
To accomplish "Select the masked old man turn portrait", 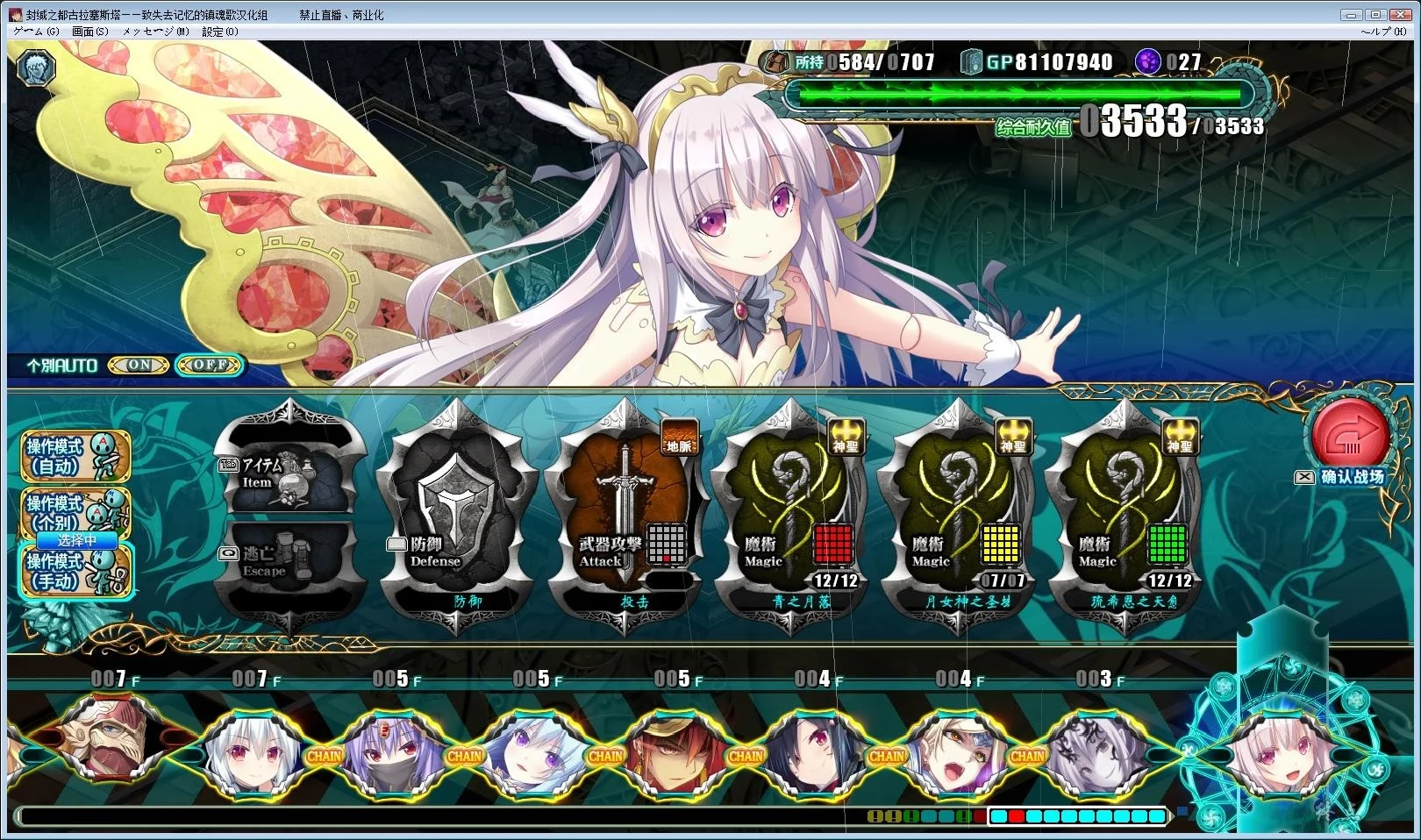I will (x=110, y=747).
